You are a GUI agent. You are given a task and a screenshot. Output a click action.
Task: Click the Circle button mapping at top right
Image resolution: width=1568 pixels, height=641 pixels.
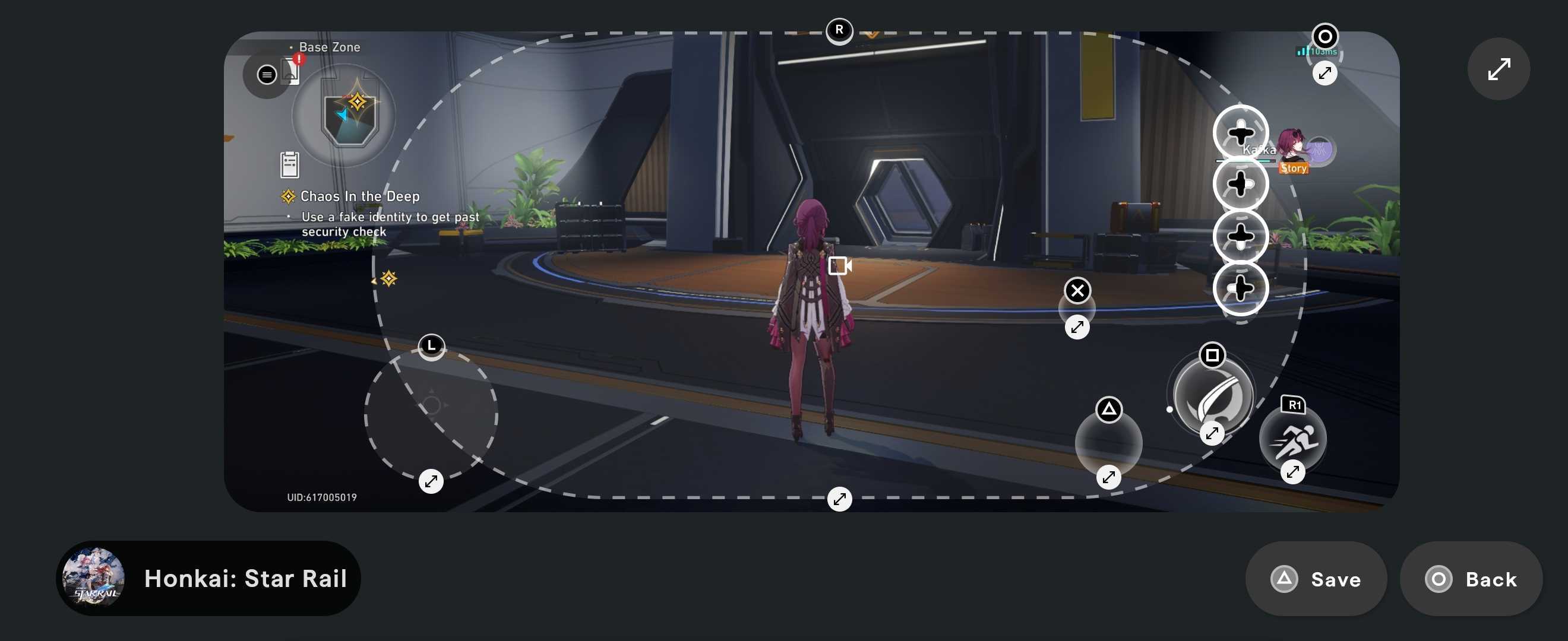click(x=1325, y=36)
